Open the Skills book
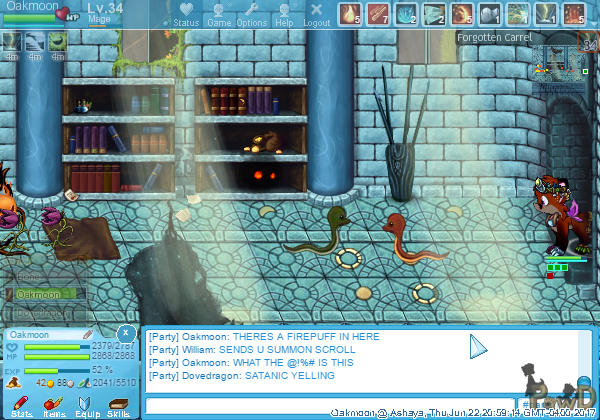The height and width of the screenshot is (420, 600). (x=118, y=406)
